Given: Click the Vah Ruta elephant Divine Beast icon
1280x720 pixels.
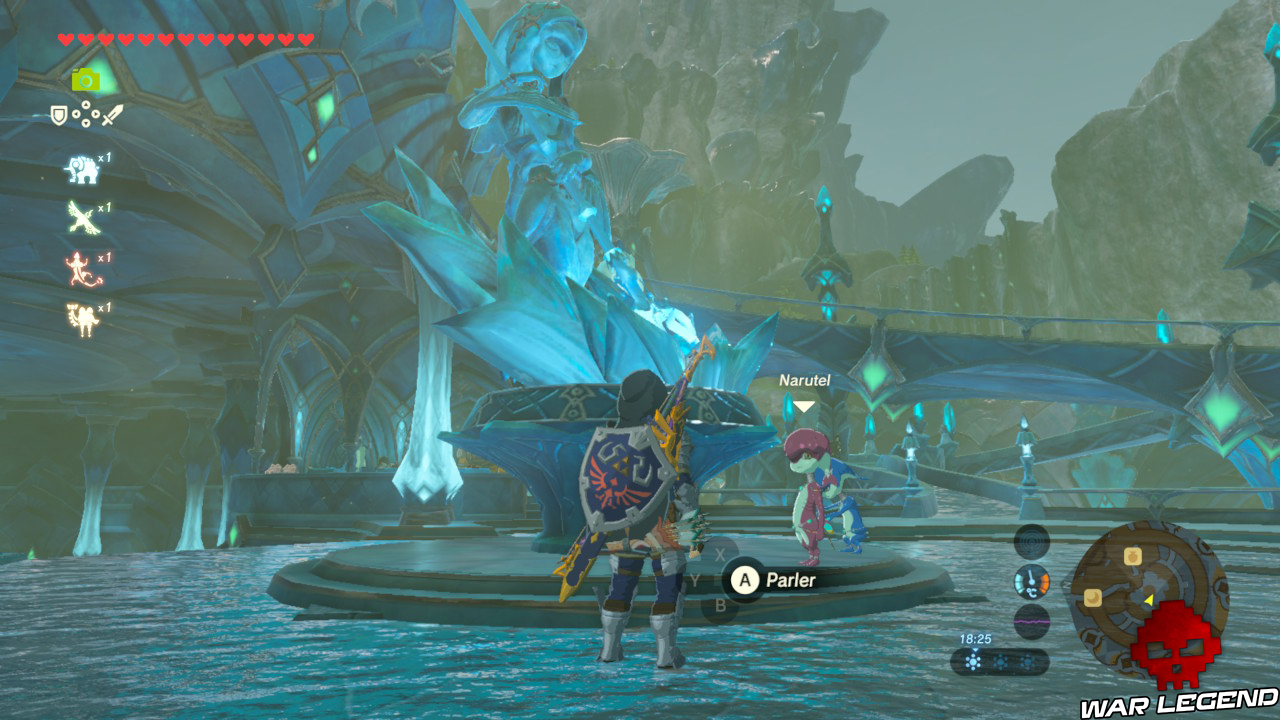Looking at the screenshot, I should 81,169.
